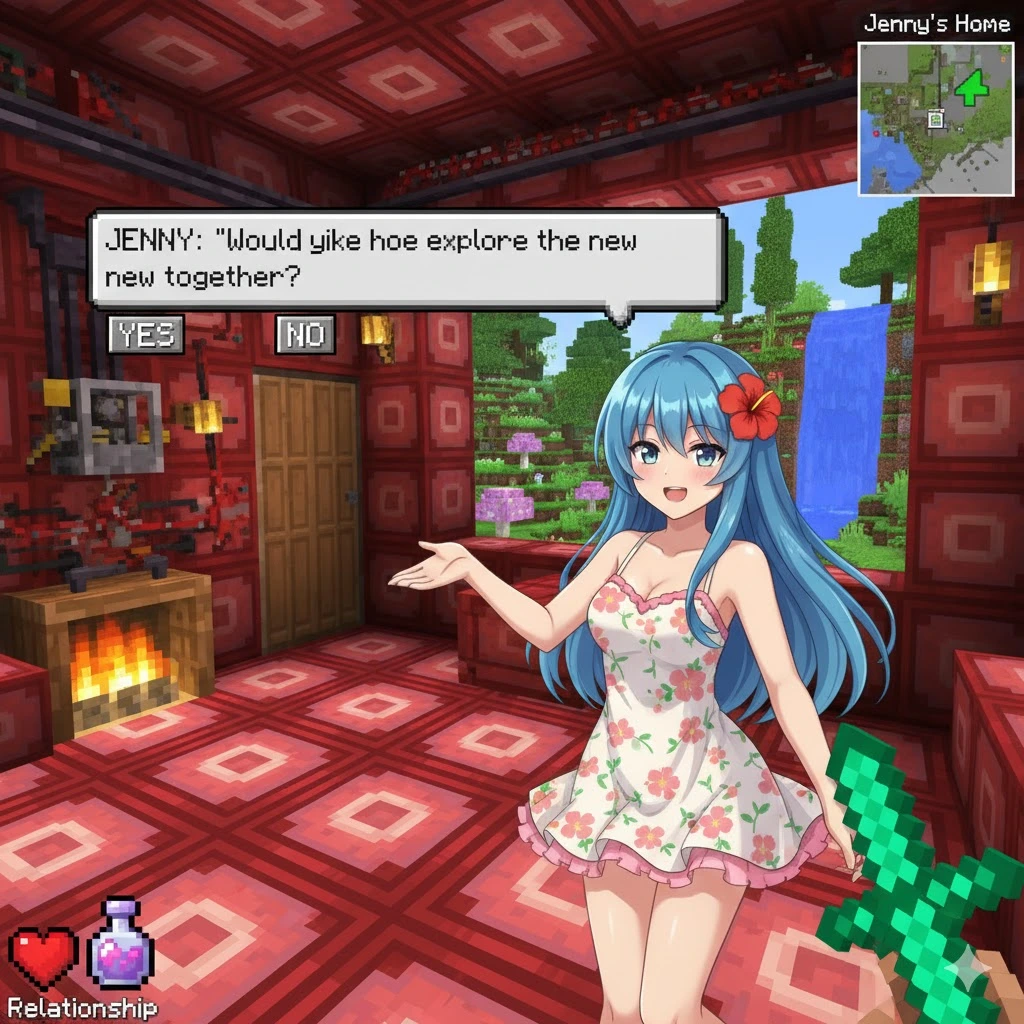Click the green arrow marker on minimap
This screenshot has width=1024, height=1024.
pyautogui.click(x=971, y=90)
